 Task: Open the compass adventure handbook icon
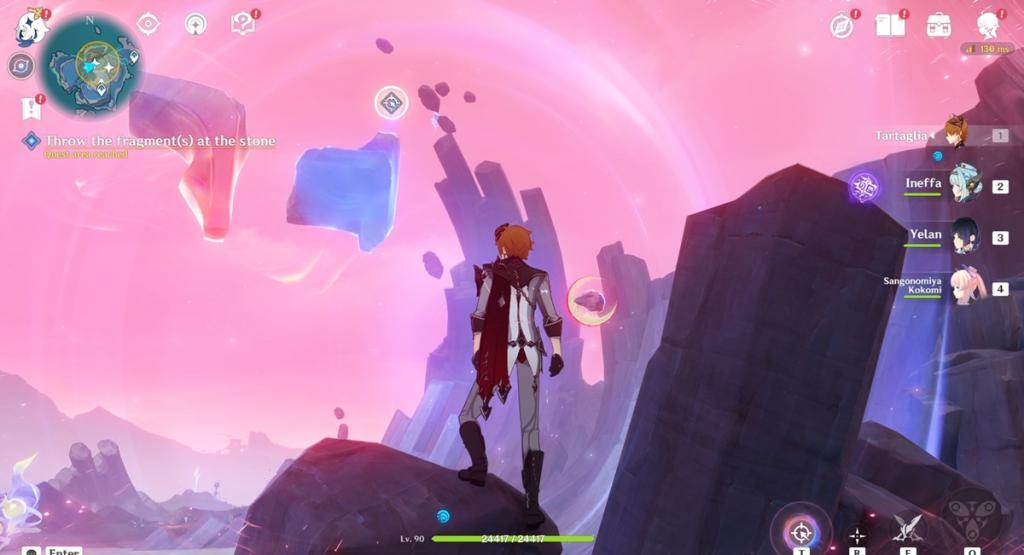pos(842,25)
